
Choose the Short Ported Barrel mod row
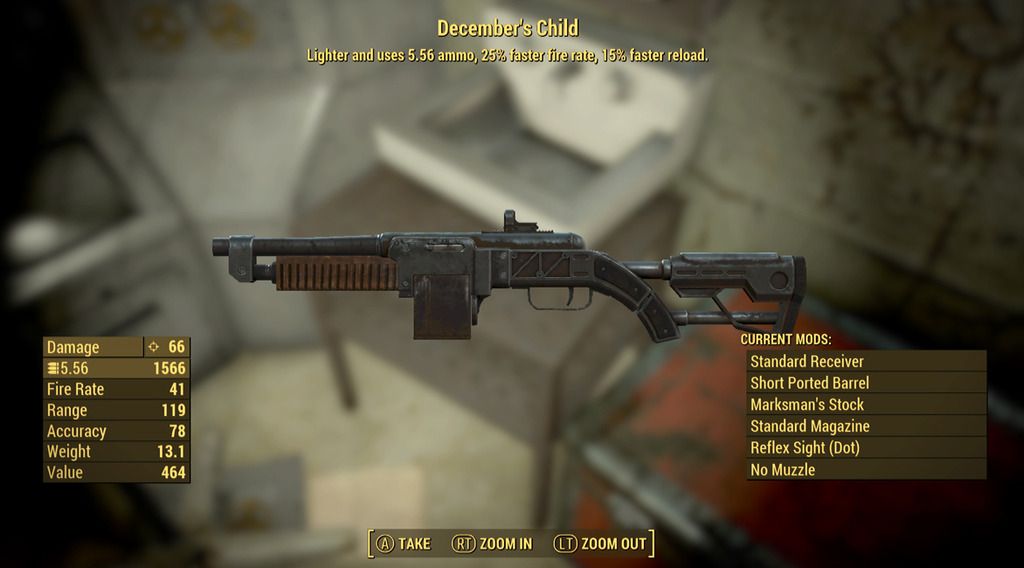point(865,383)
